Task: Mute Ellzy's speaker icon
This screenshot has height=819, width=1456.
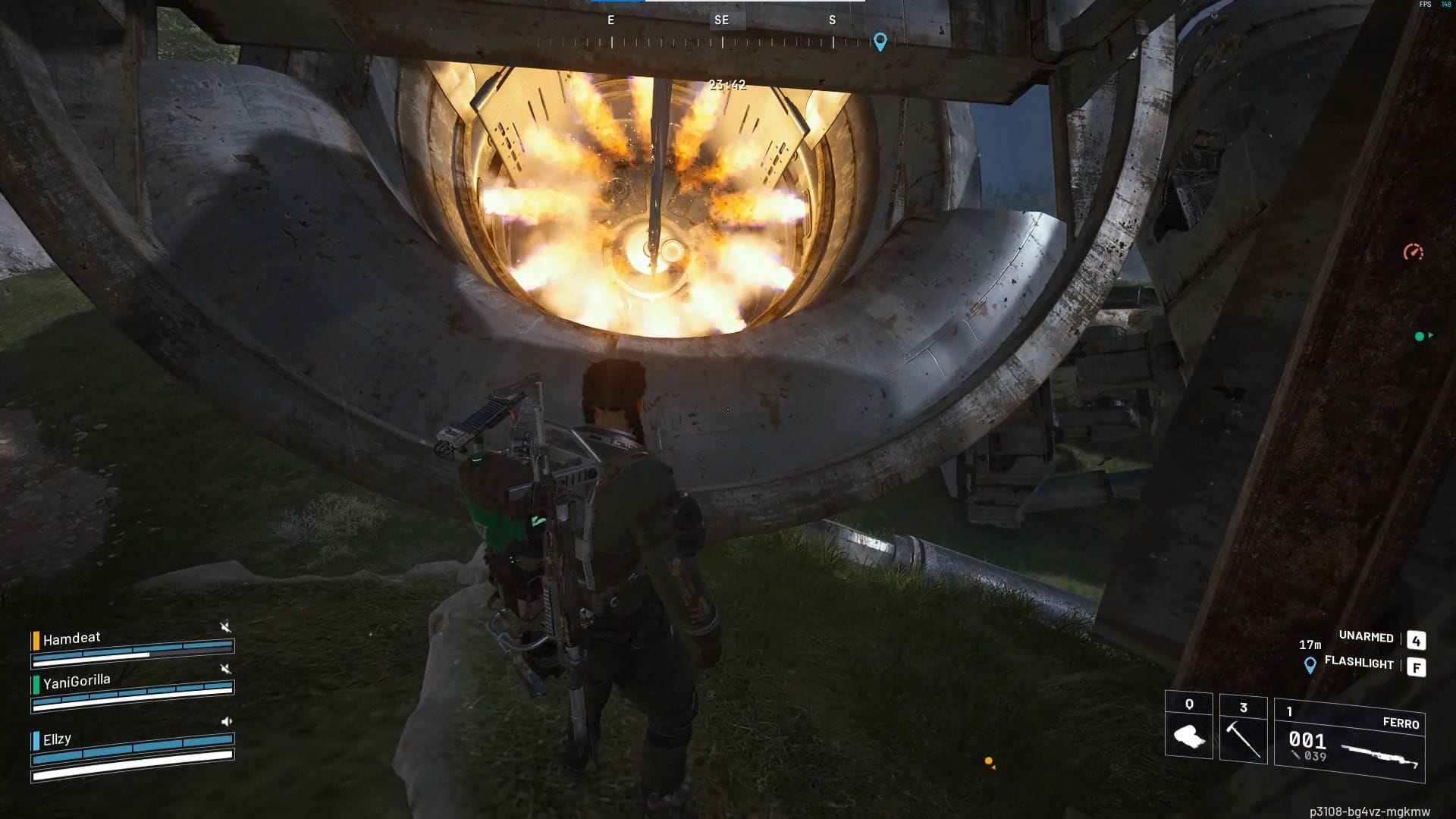Action: pos(227,721)
